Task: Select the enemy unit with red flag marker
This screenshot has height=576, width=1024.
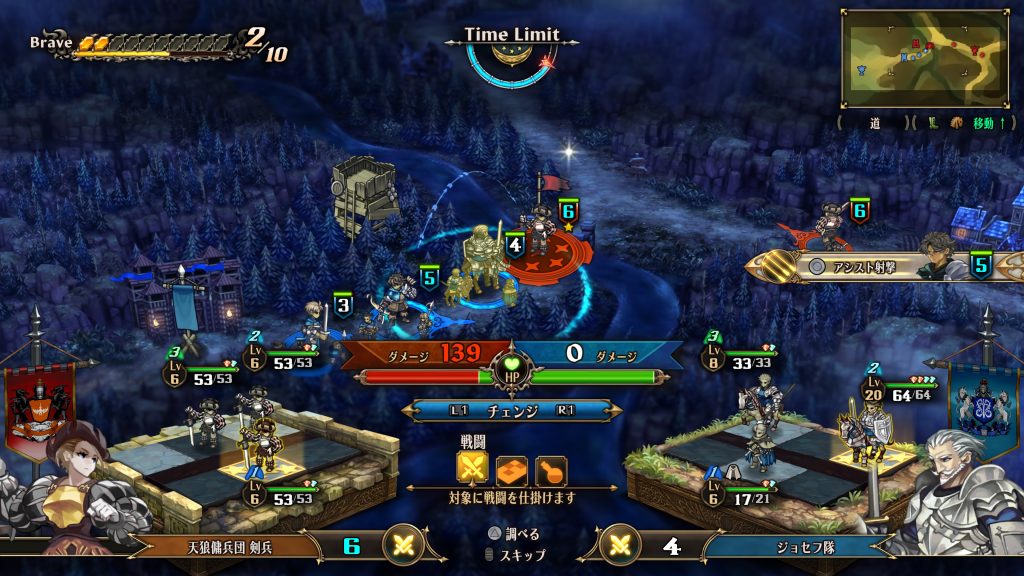Action: (544, 227)
